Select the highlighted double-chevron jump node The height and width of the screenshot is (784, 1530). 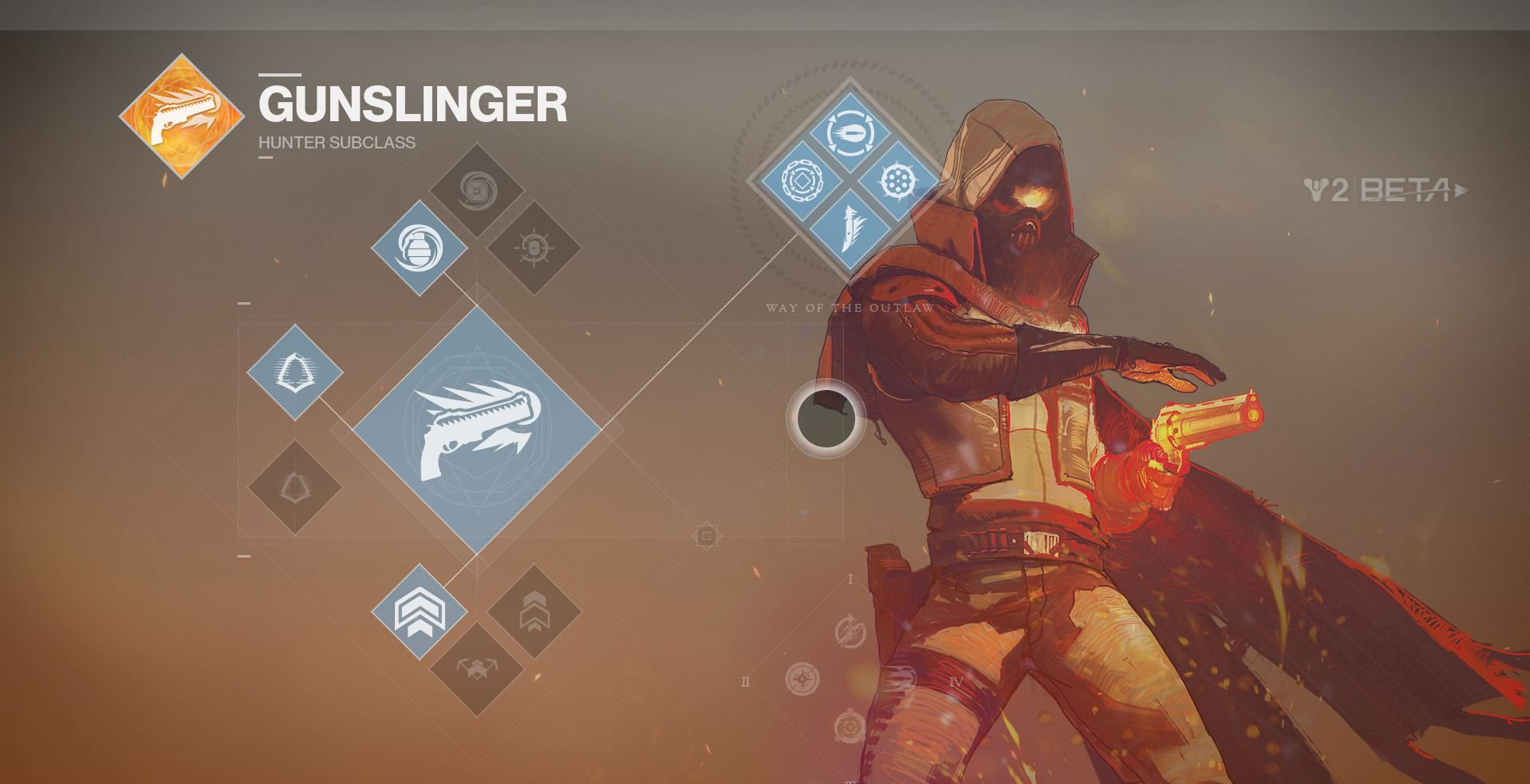(x=420, y=612)
